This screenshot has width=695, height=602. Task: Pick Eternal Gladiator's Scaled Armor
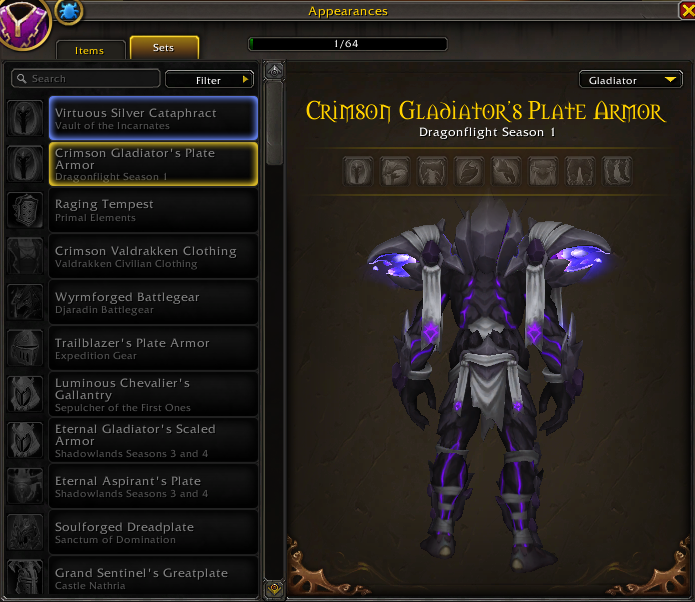(x=153, y=440)
